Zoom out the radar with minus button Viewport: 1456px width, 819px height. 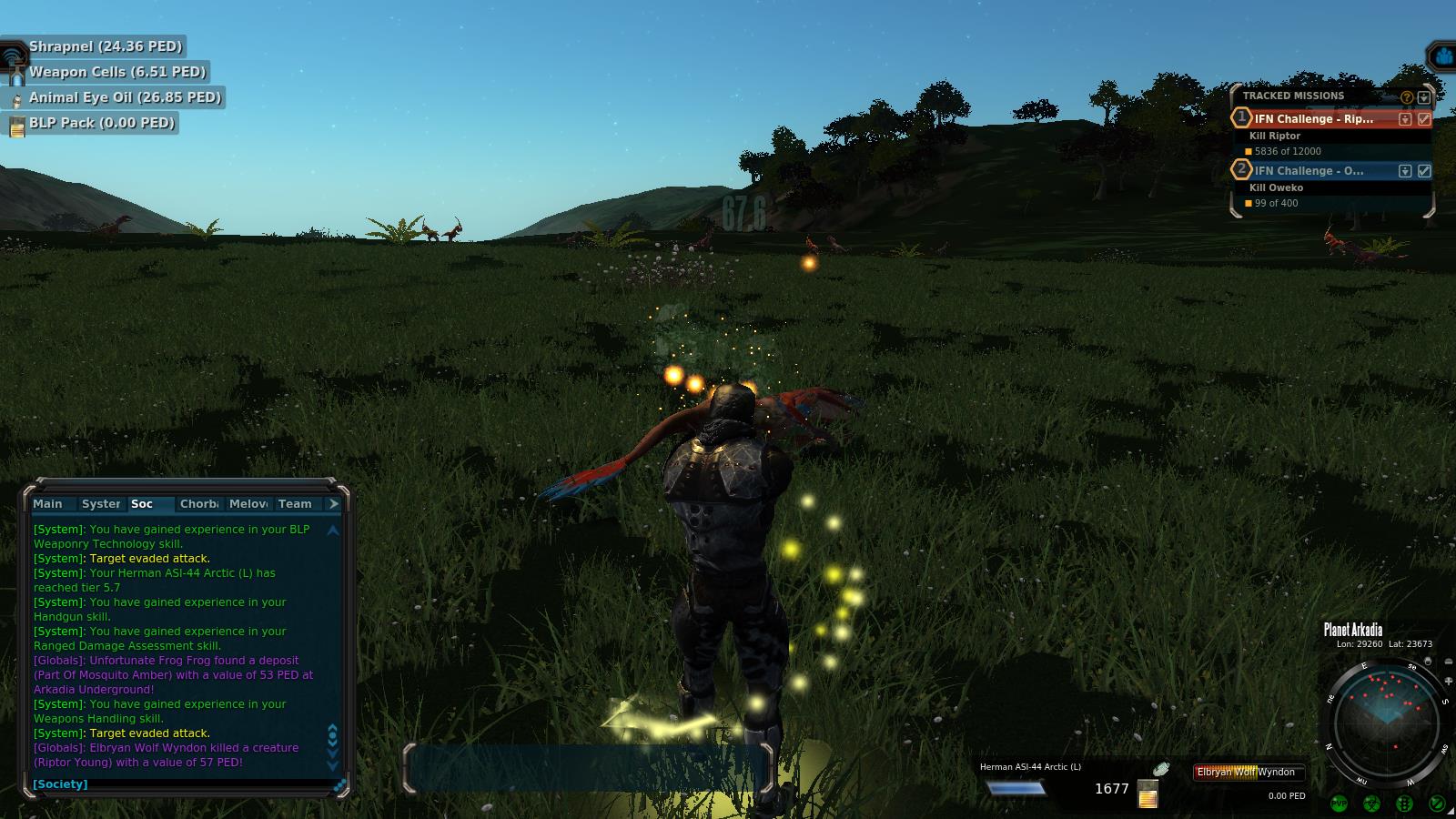click(1449, 662)
